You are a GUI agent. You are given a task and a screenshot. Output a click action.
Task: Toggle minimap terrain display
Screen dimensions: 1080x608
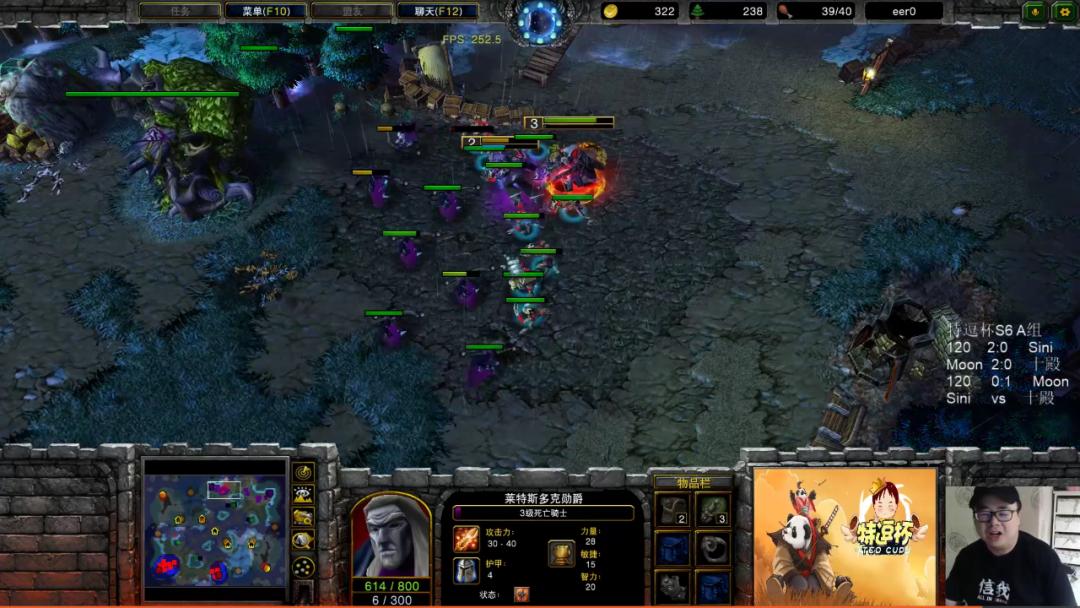[303, 495]
